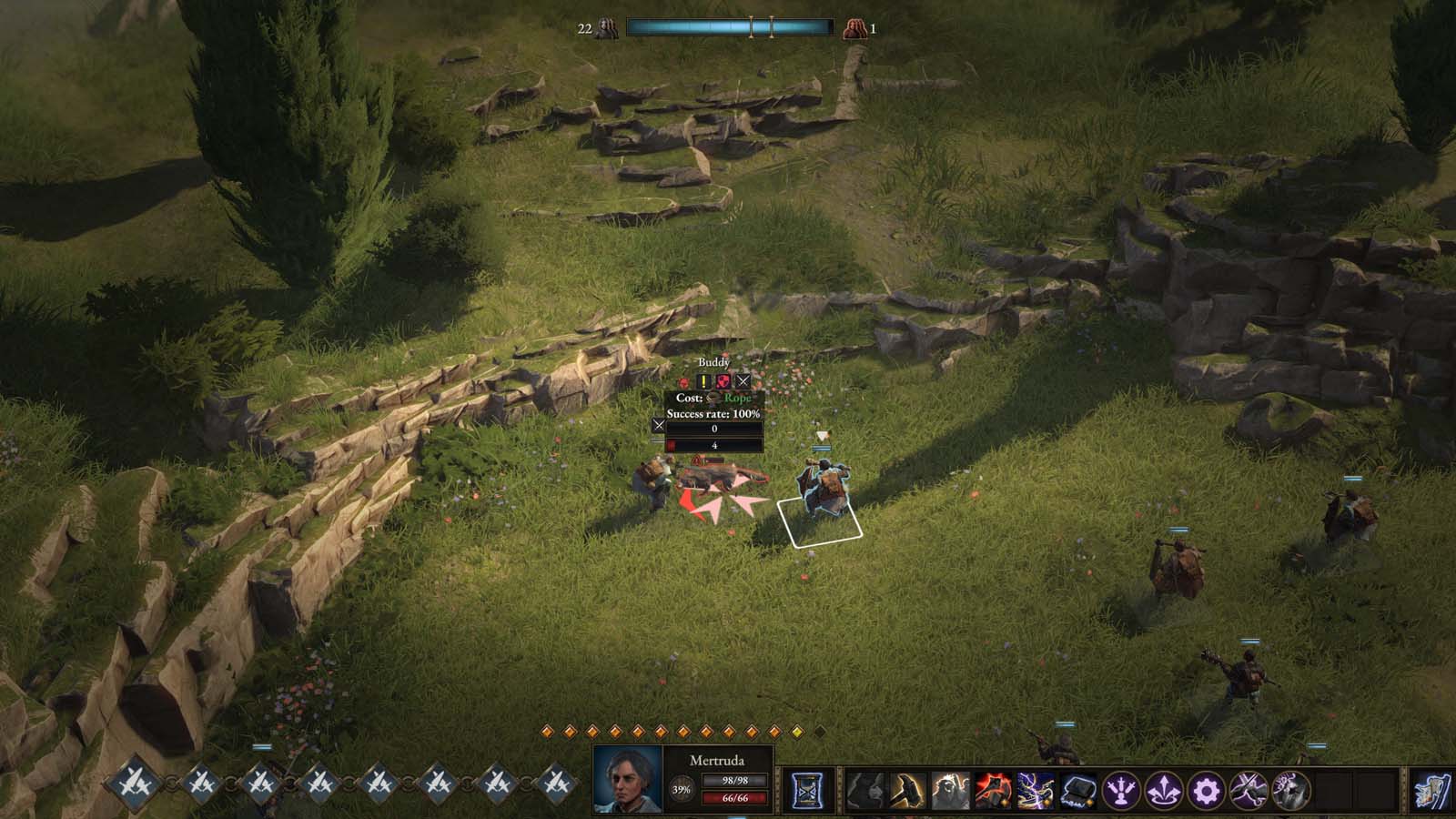The width and height of the screenshot is (1456, 819).
Task: Open the settings gear in the action bar
Action: coord(1206,788)
